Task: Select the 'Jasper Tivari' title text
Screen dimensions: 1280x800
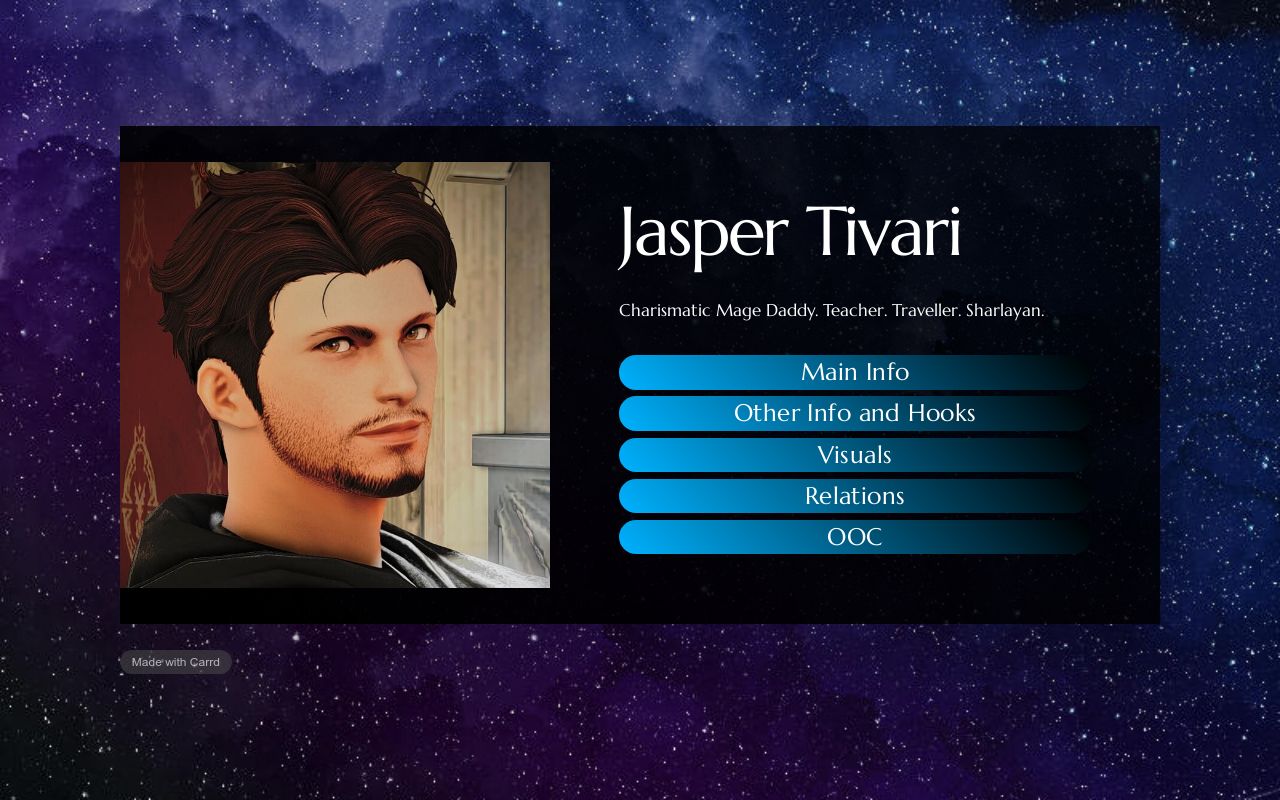Action: coord(789,233)
